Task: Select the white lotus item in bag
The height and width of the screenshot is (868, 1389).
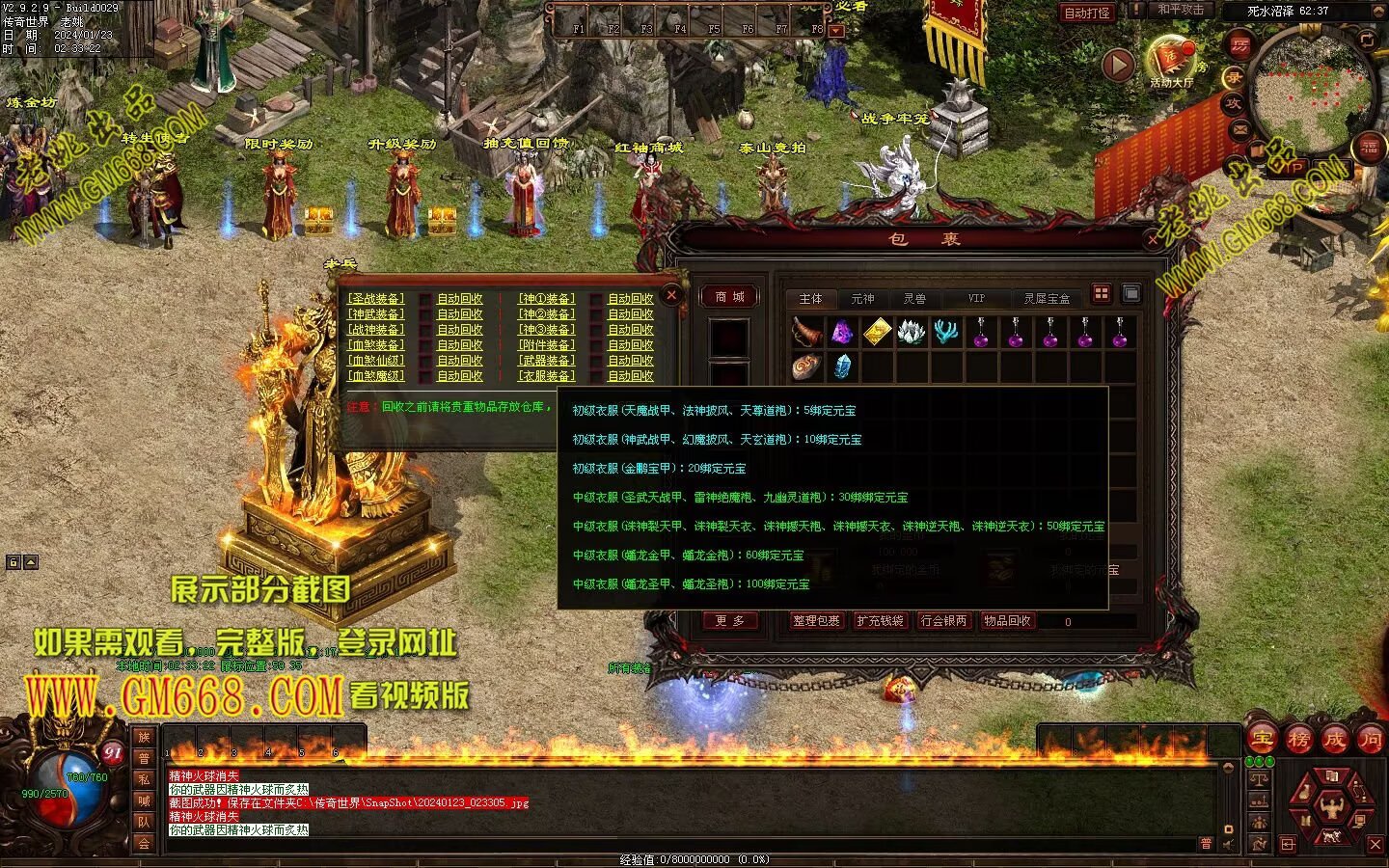Action: pos(912,333)
